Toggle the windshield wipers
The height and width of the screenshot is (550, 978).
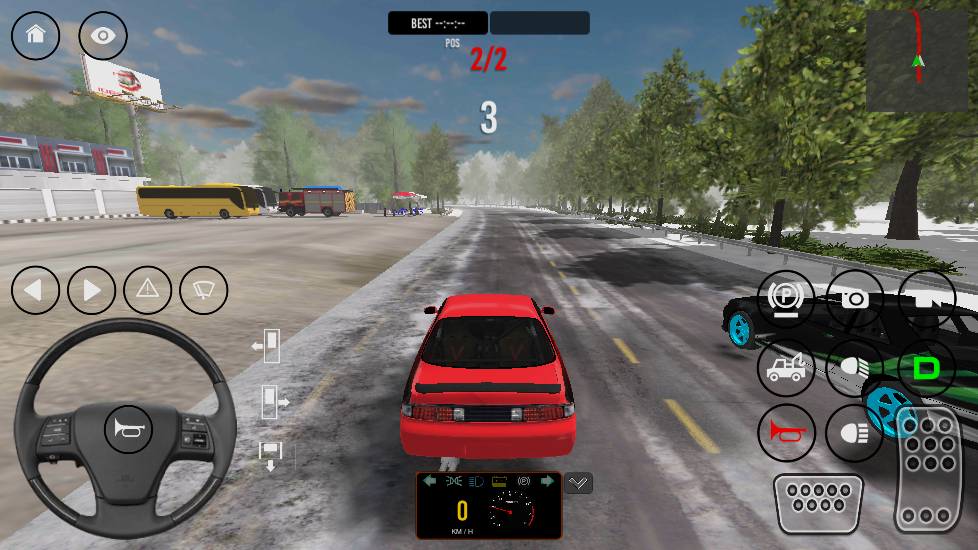[204, 291]
